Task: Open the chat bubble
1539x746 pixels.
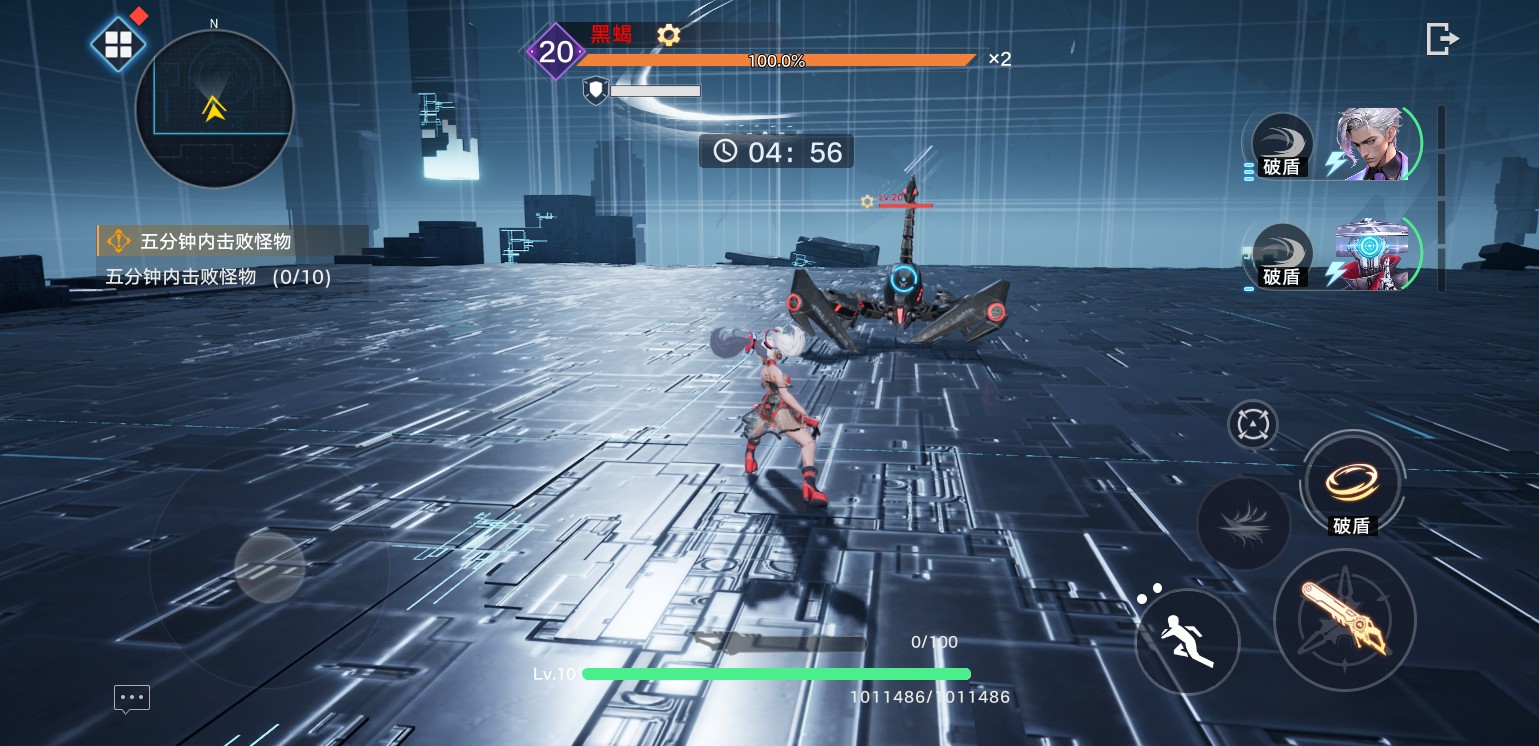Action: coord(132,698)
